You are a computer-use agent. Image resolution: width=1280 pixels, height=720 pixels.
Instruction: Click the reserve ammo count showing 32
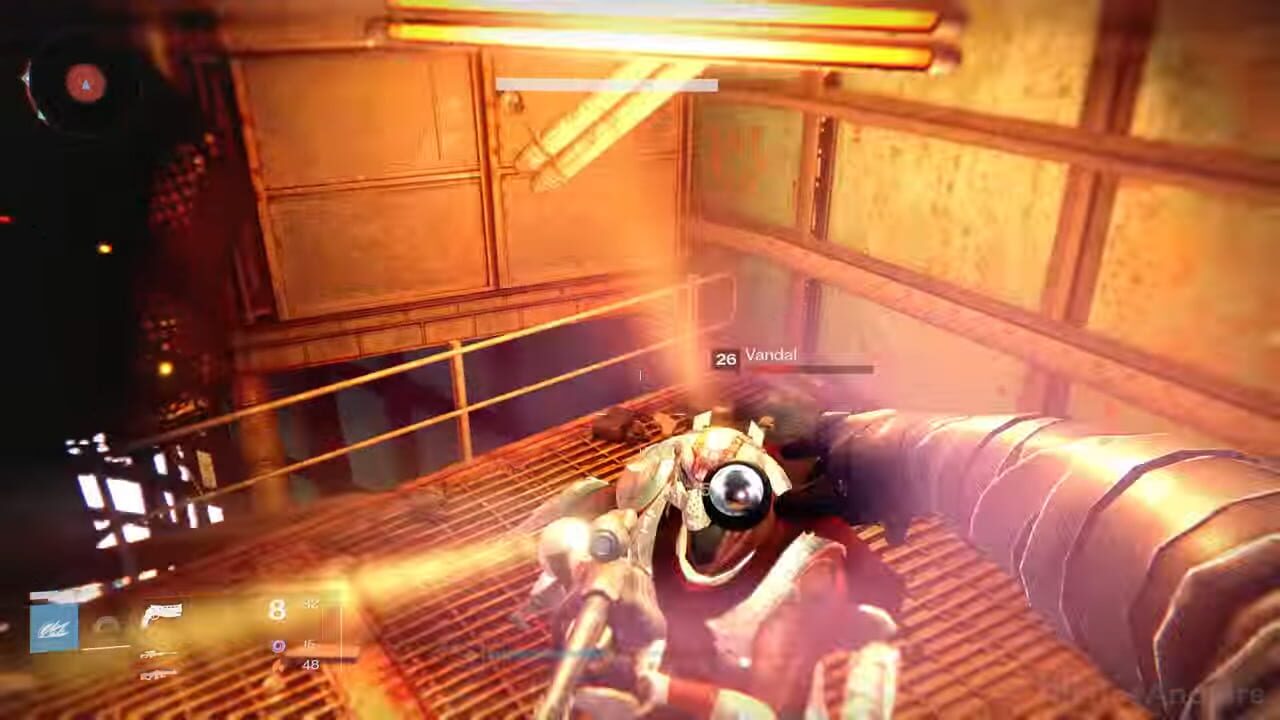click(310, 602)
